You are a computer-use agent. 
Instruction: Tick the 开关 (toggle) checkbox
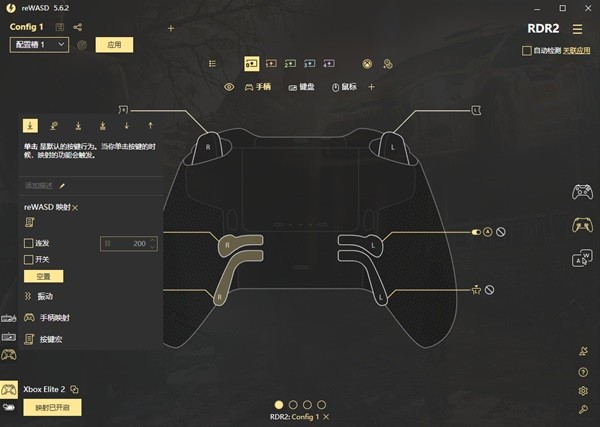point(28,259)
